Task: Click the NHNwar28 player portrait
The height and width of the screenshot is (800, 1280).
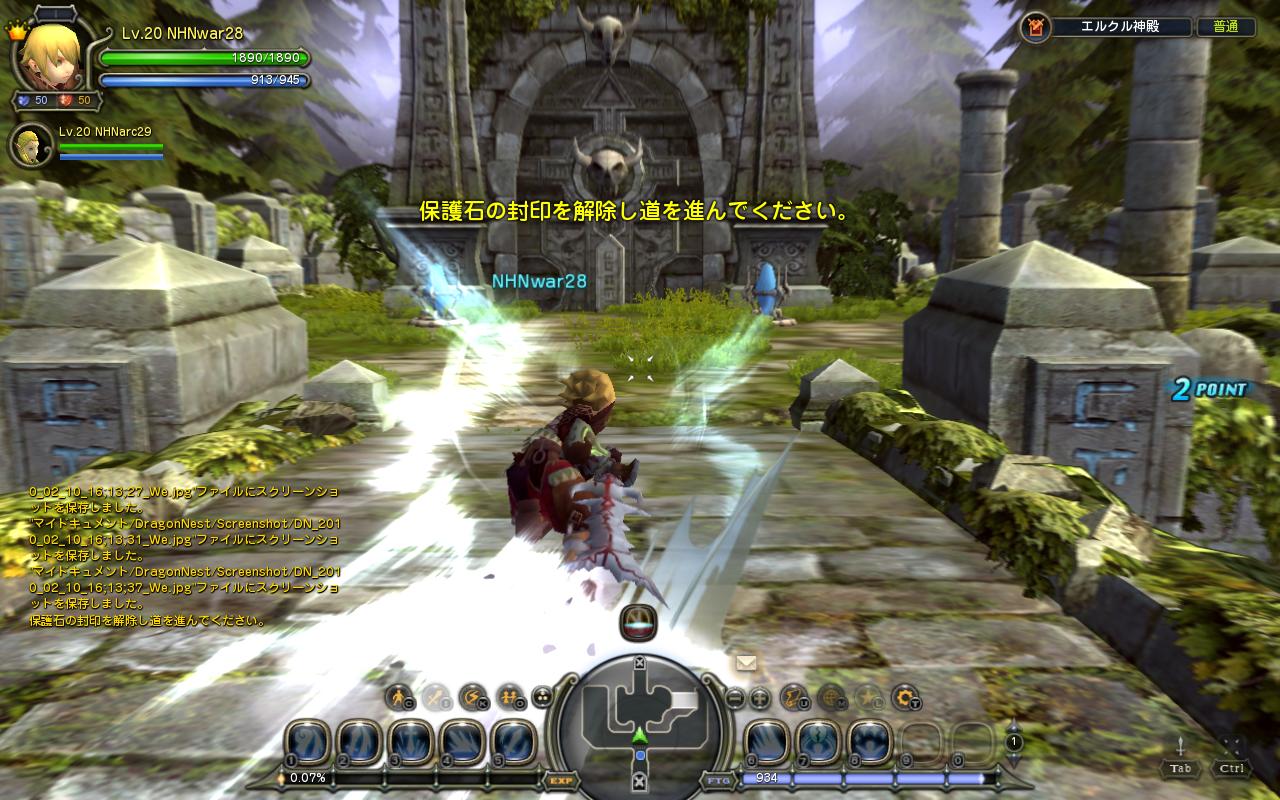Action: 51,55
